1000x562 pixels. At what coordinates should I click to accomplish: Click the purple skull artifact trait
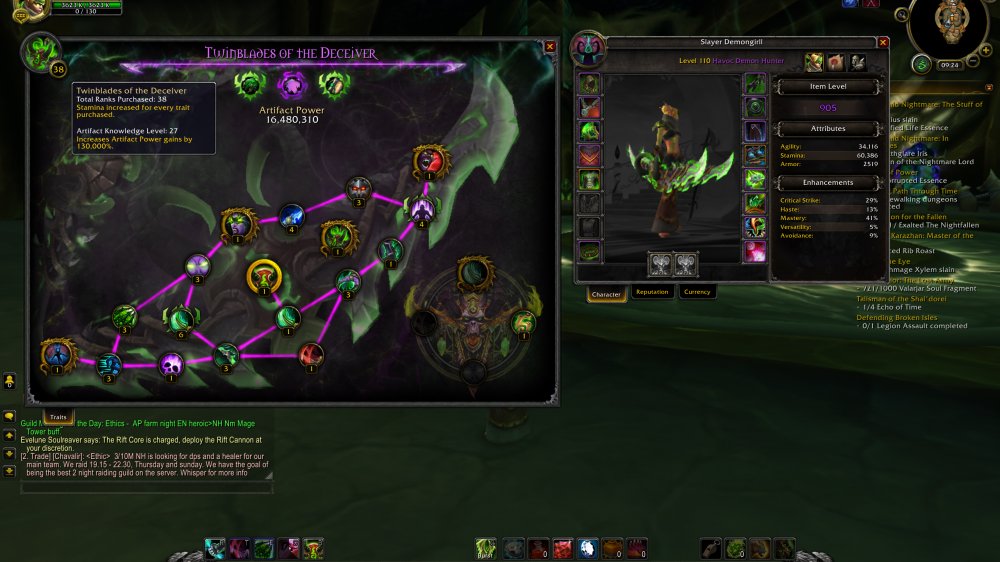click(x=172, y=366)
